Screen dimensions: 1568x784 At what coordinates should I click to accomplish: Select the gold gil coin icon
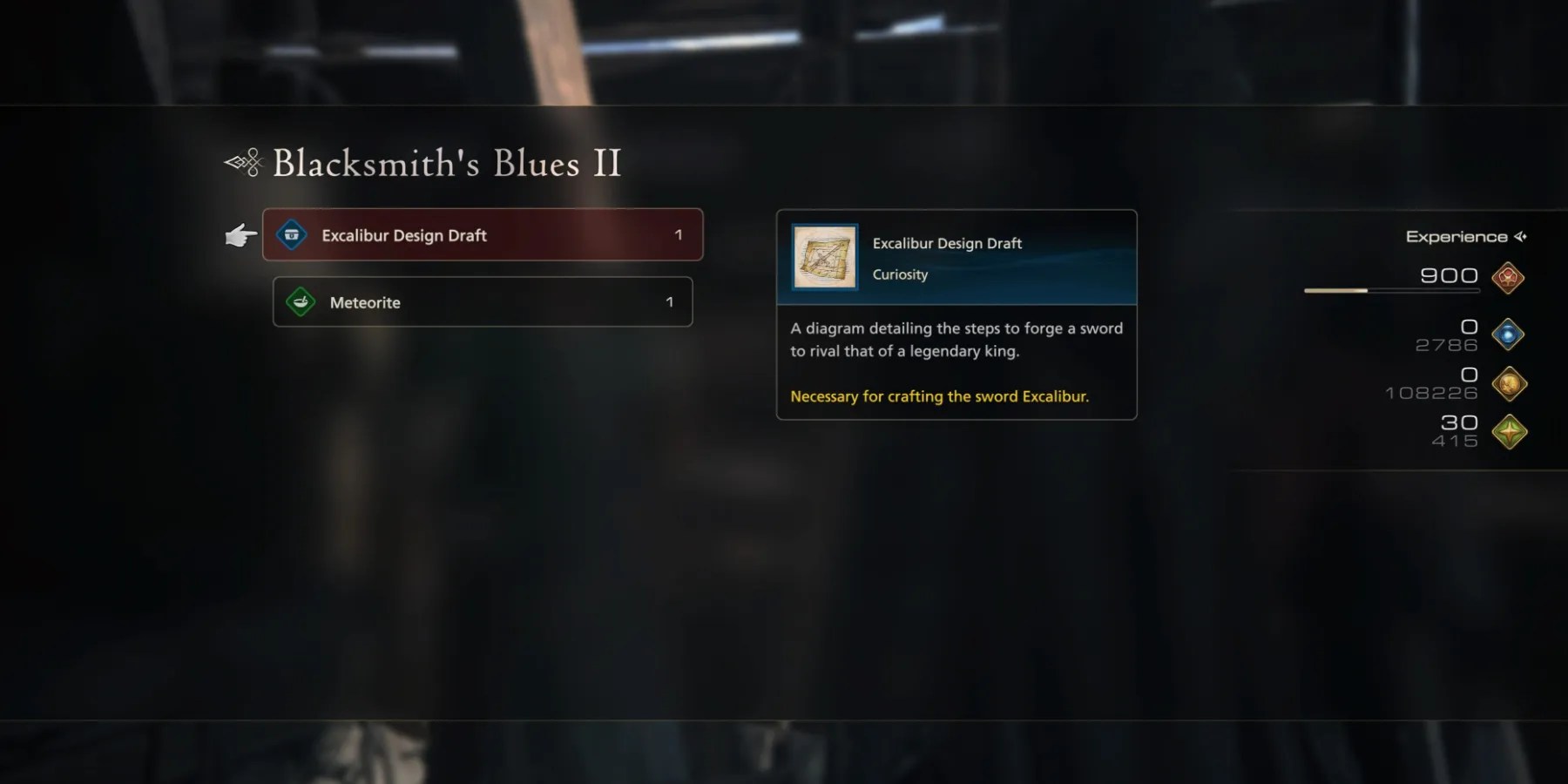[1509, 383]
